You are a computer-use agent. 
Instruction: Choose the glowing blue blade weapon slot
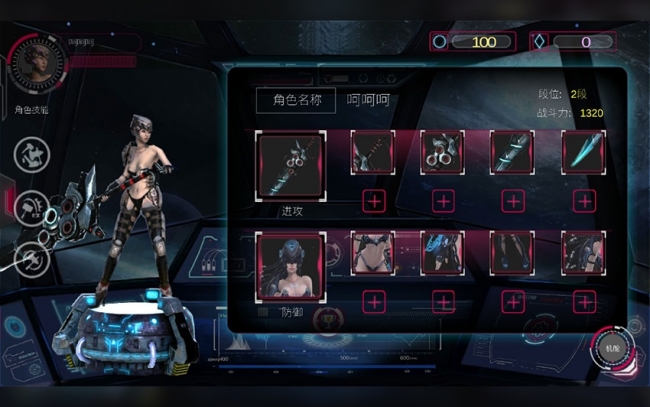583,152
